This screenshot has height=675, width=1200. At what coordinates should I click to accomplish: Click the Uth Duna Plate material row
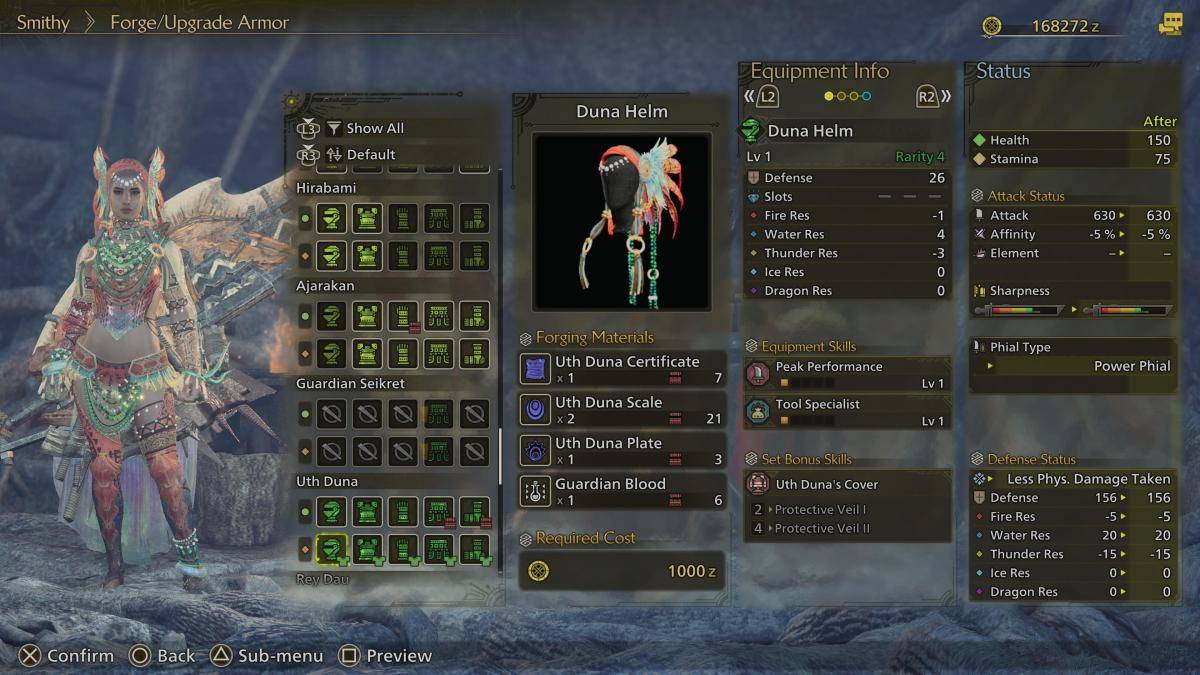622,451
